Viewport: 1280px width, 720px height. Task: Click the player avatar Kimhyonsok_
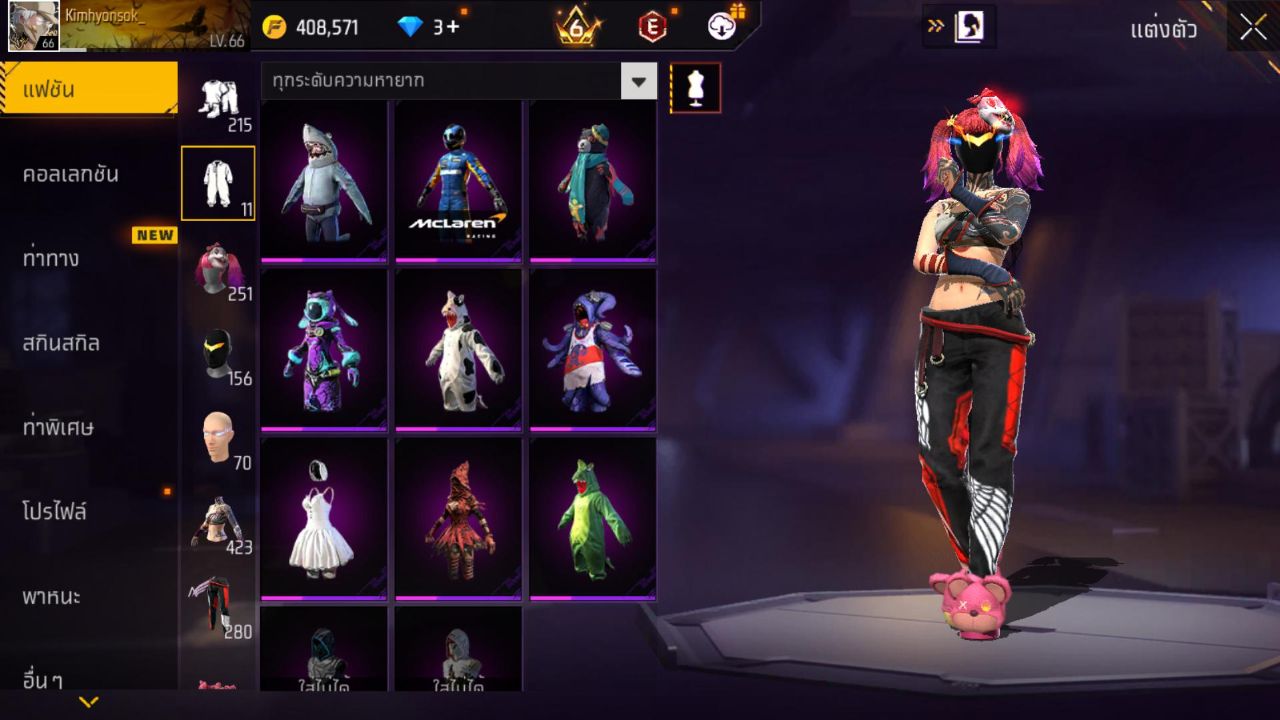(33, 26)
